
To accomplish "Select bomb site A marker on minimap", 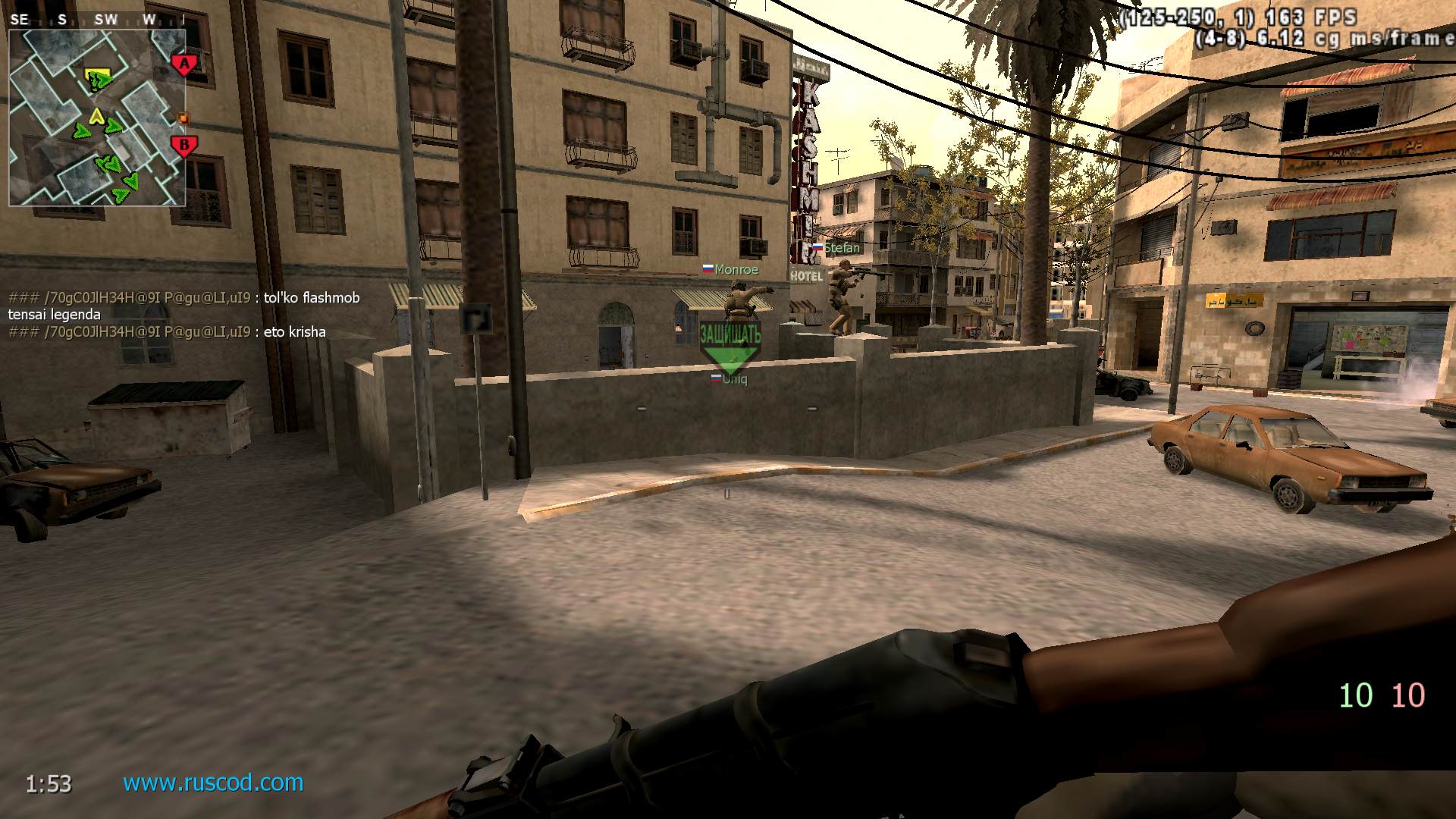I will click(184, 64).
